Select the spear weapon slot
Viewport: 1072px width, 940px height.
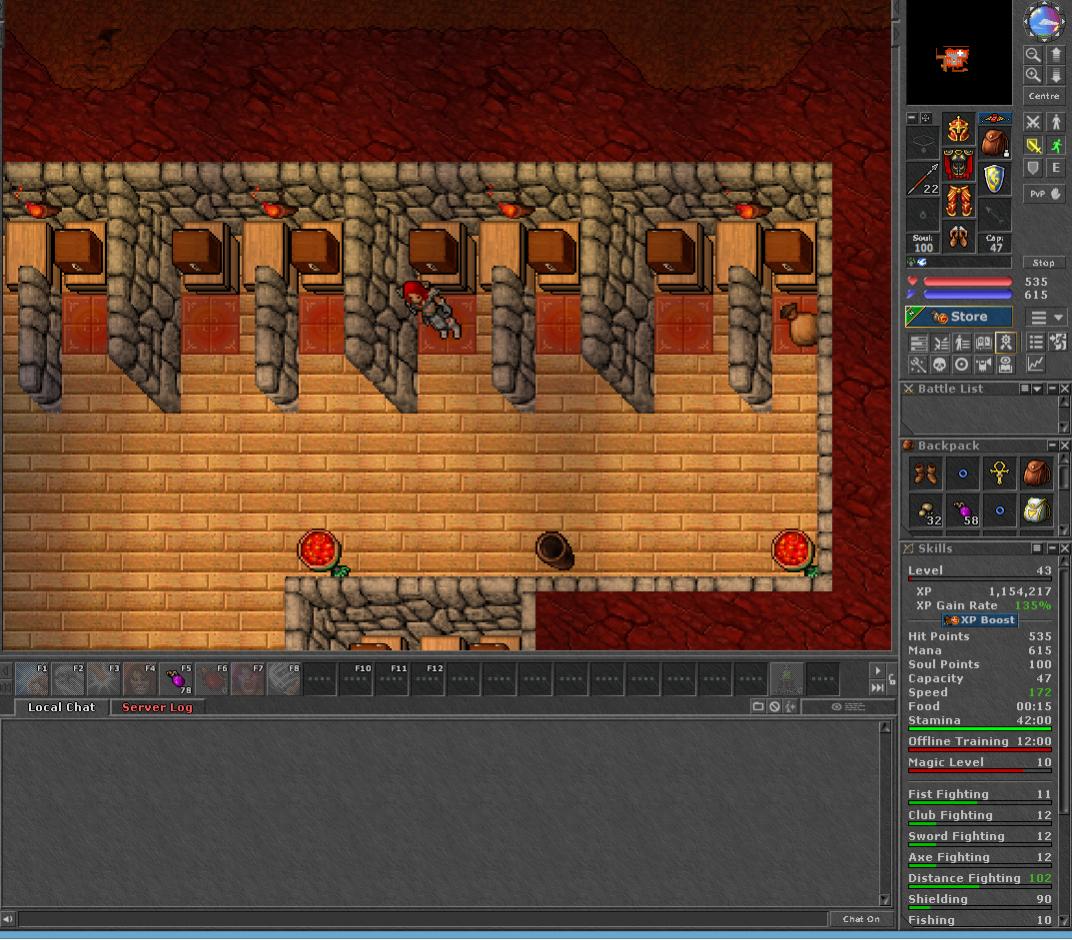click(924, 179)
